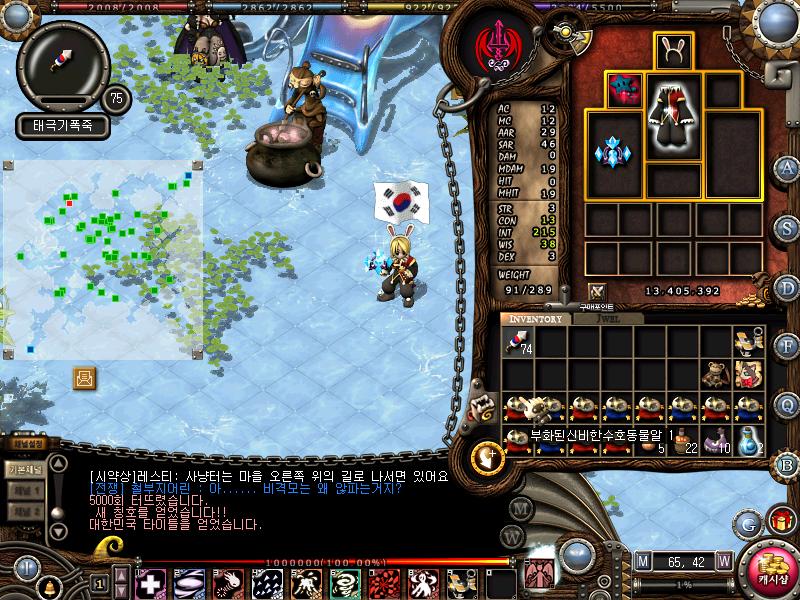Click the equipped rabbit ears headpiece
Viewport: 800px width, 600px height.
pos(674,51)
